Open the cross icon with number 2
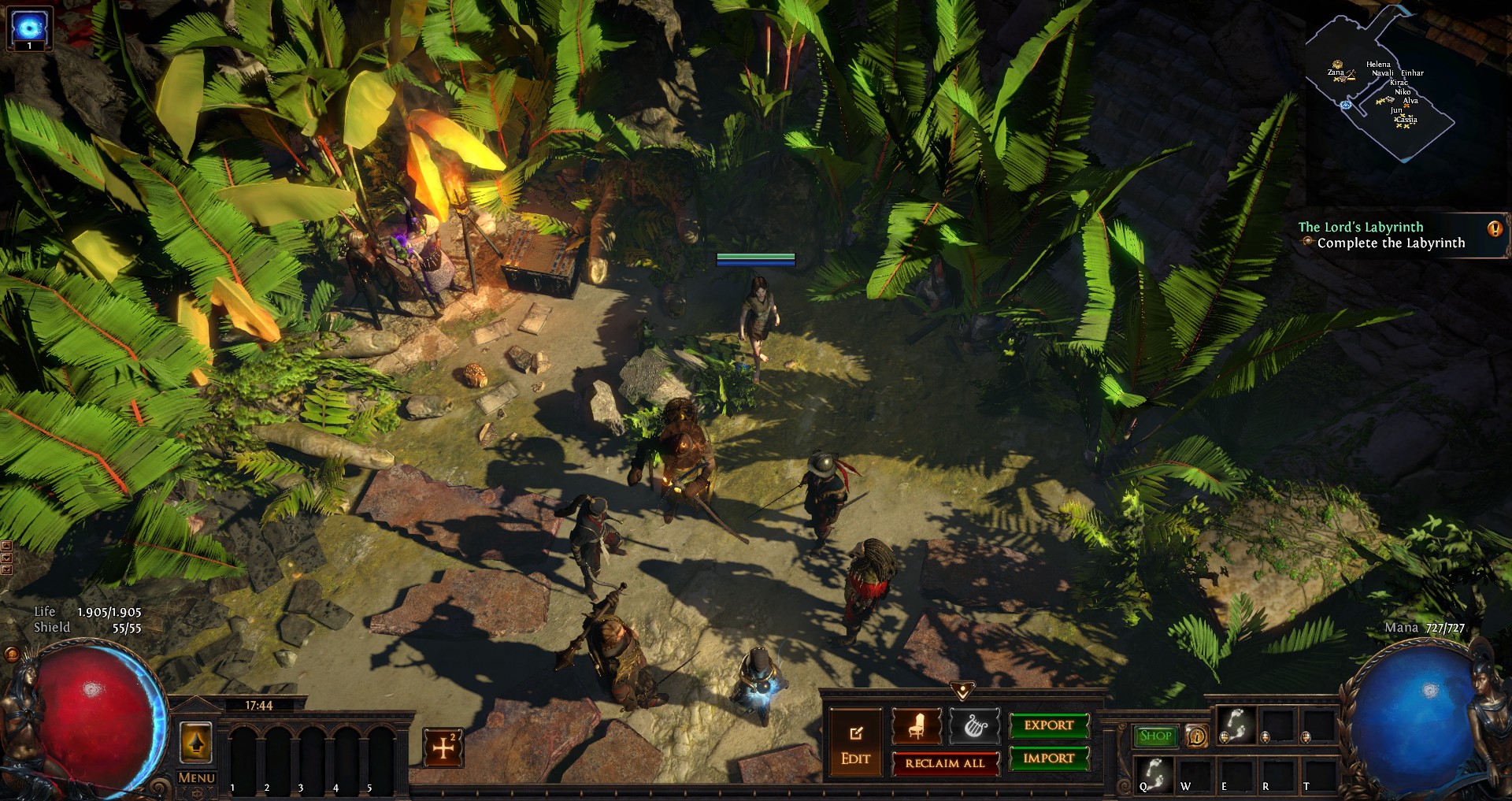 point(443,747)
